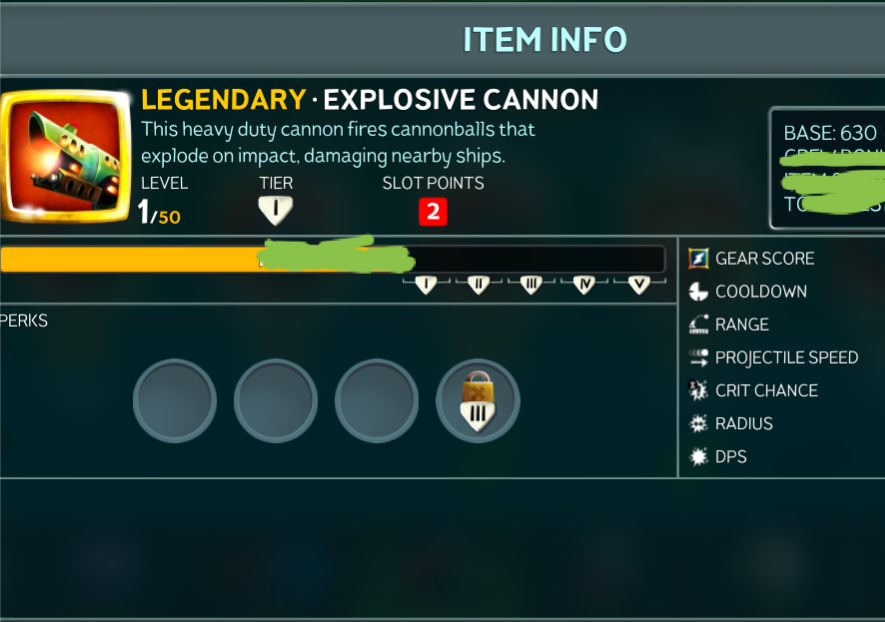View the Projectile Speed stat
885x622 pixels.
pos(785,358)
